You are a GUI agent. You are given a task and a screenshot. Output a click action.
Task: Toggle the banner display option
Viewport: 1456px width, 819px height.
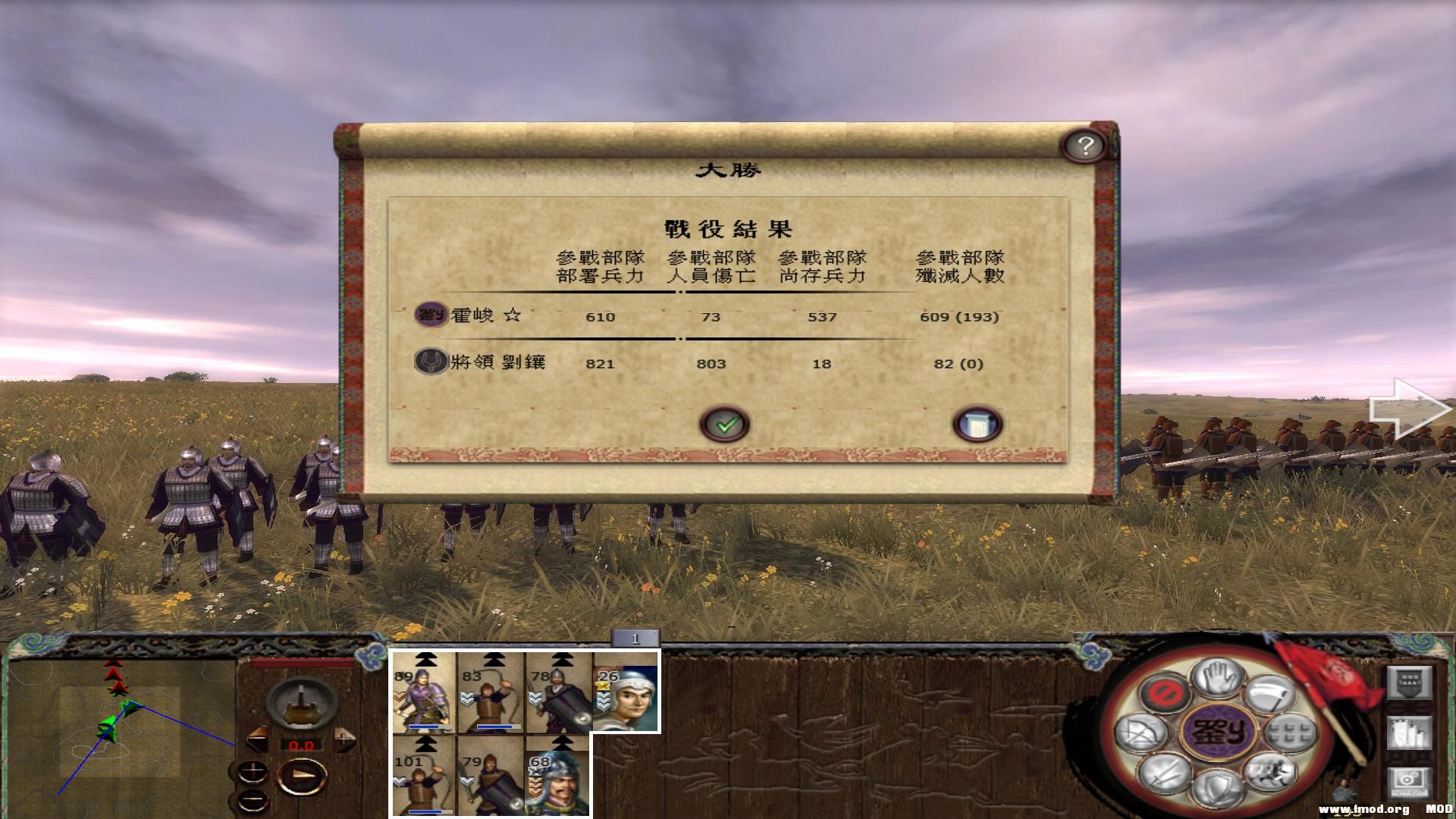click(x=1409, y=682)
